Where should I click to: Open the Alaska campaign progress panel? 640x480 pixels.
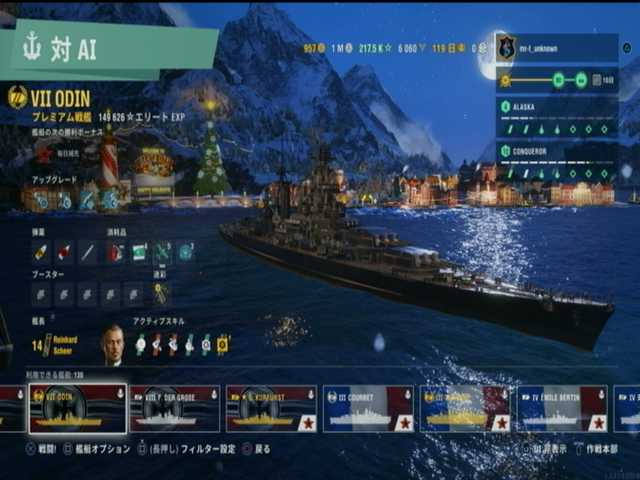(556, 119)
